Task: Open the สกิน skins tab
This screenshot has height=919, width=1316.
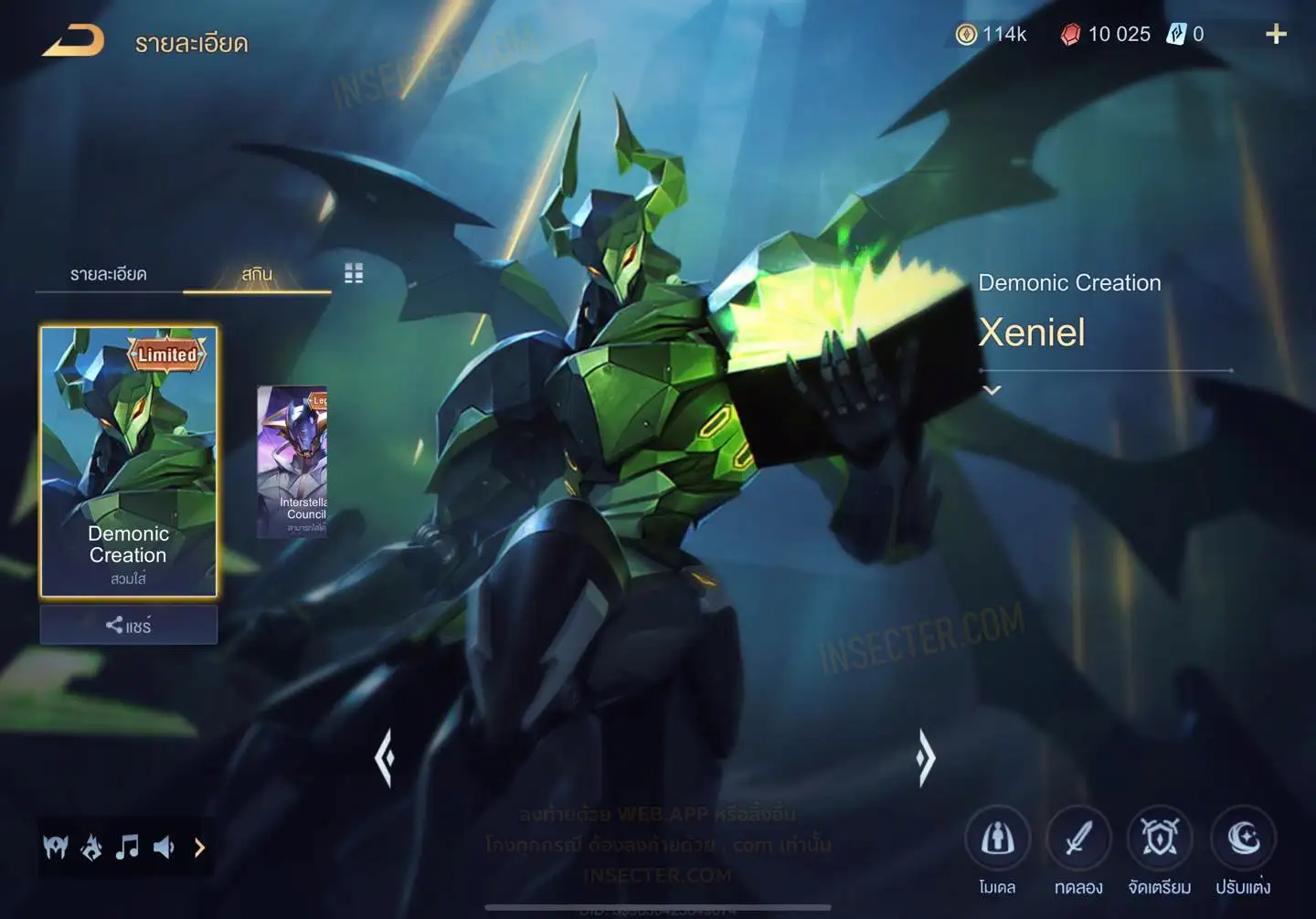Action: point(257,274)
